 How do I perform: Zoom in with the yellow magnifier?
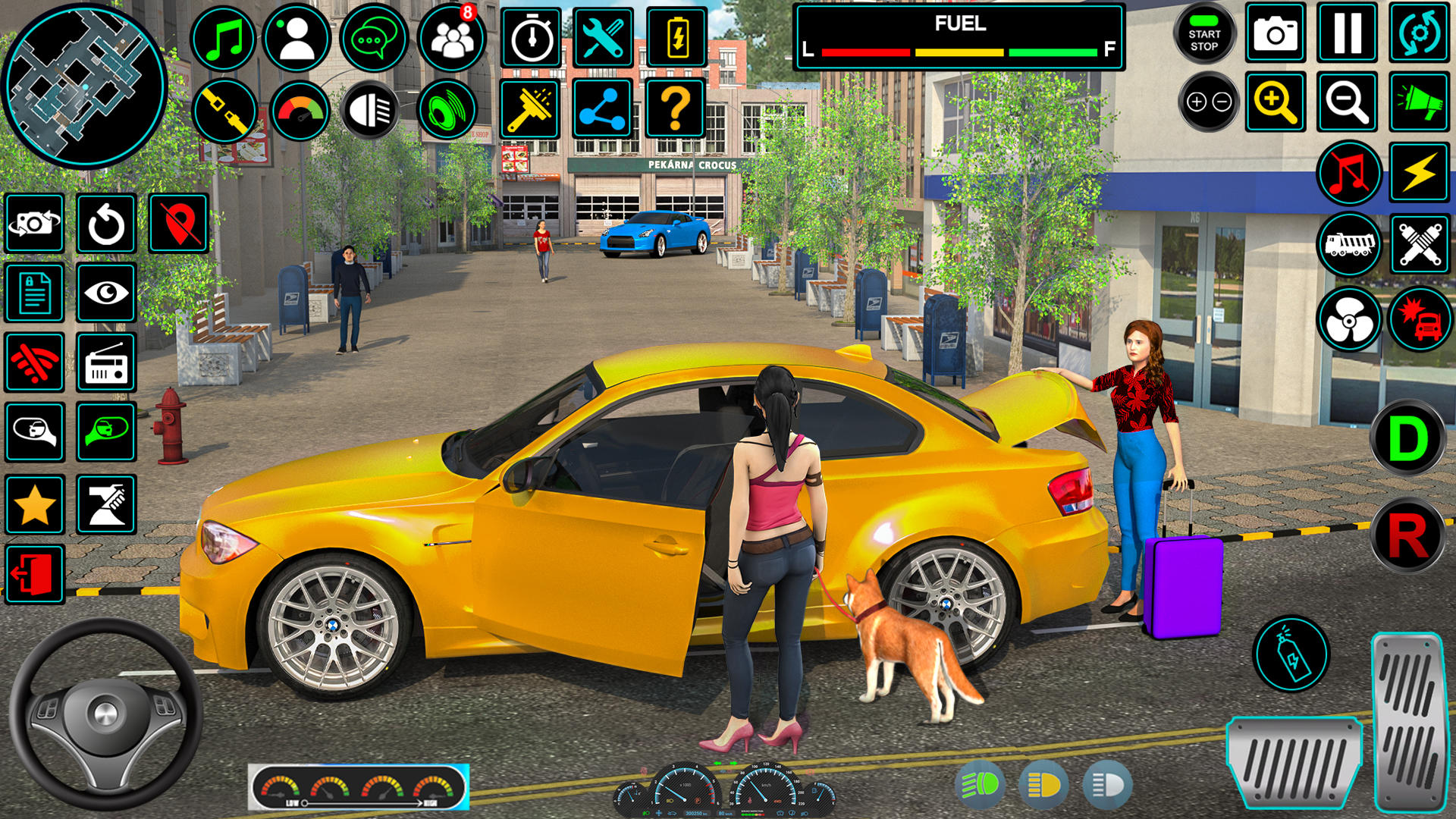[x=1276, y=102]
